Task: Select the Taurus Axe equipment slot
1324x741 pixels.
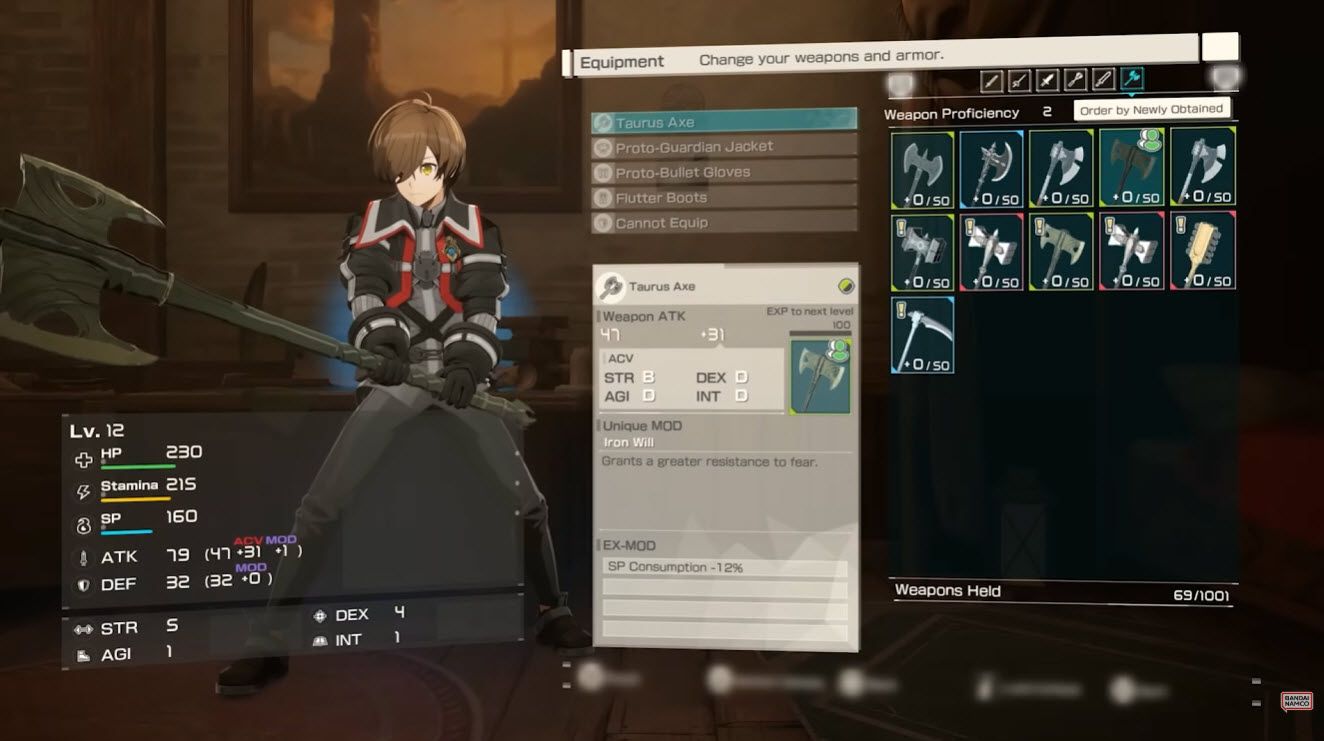Action: point(724,122)
